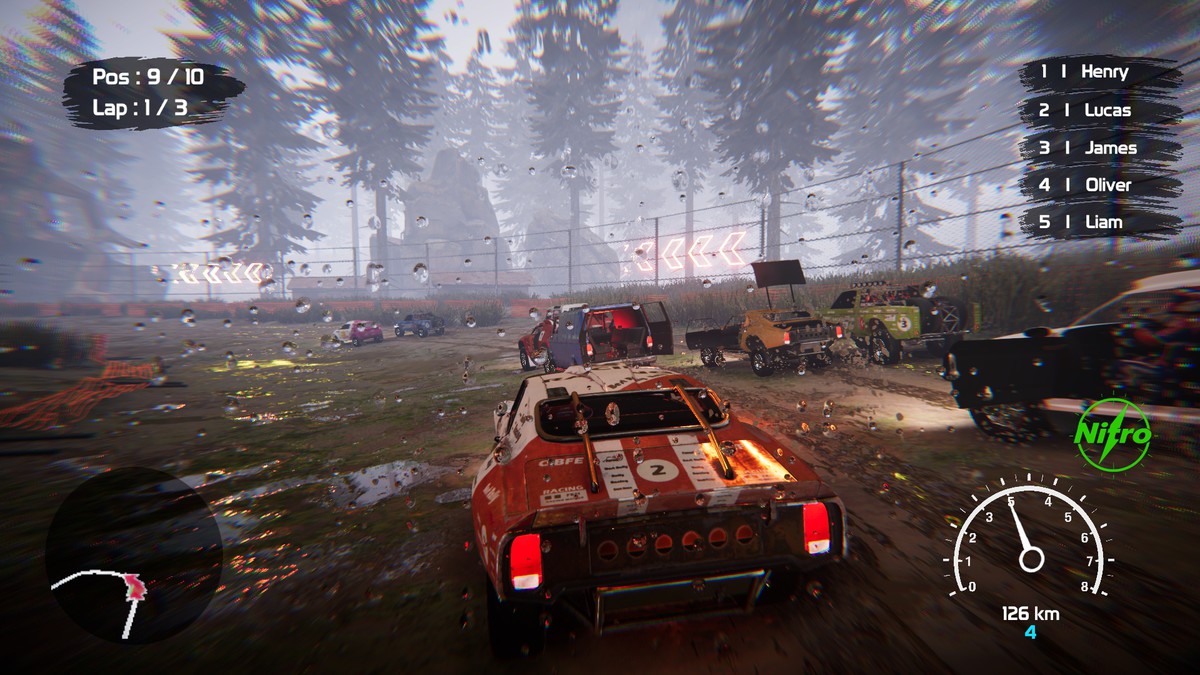
Task: Select Henry in the leaderboard
Action: tap(1099, 72)
